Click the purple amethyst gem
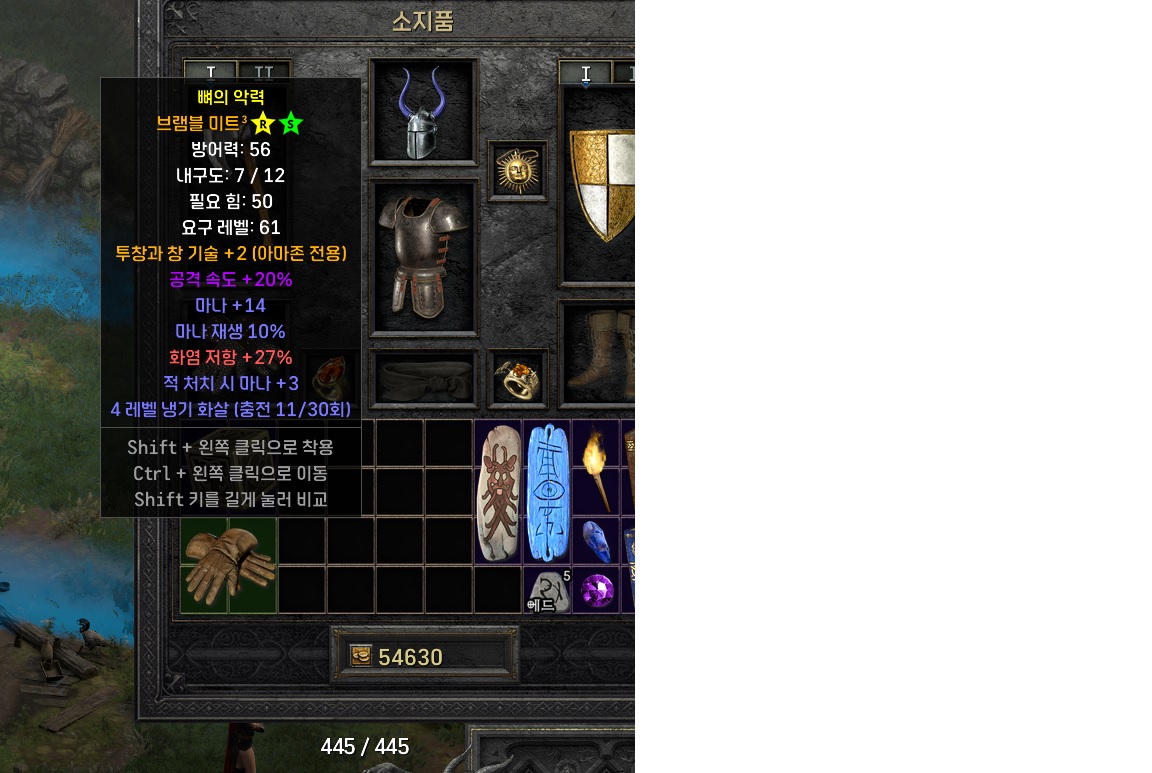 point(597,590)
